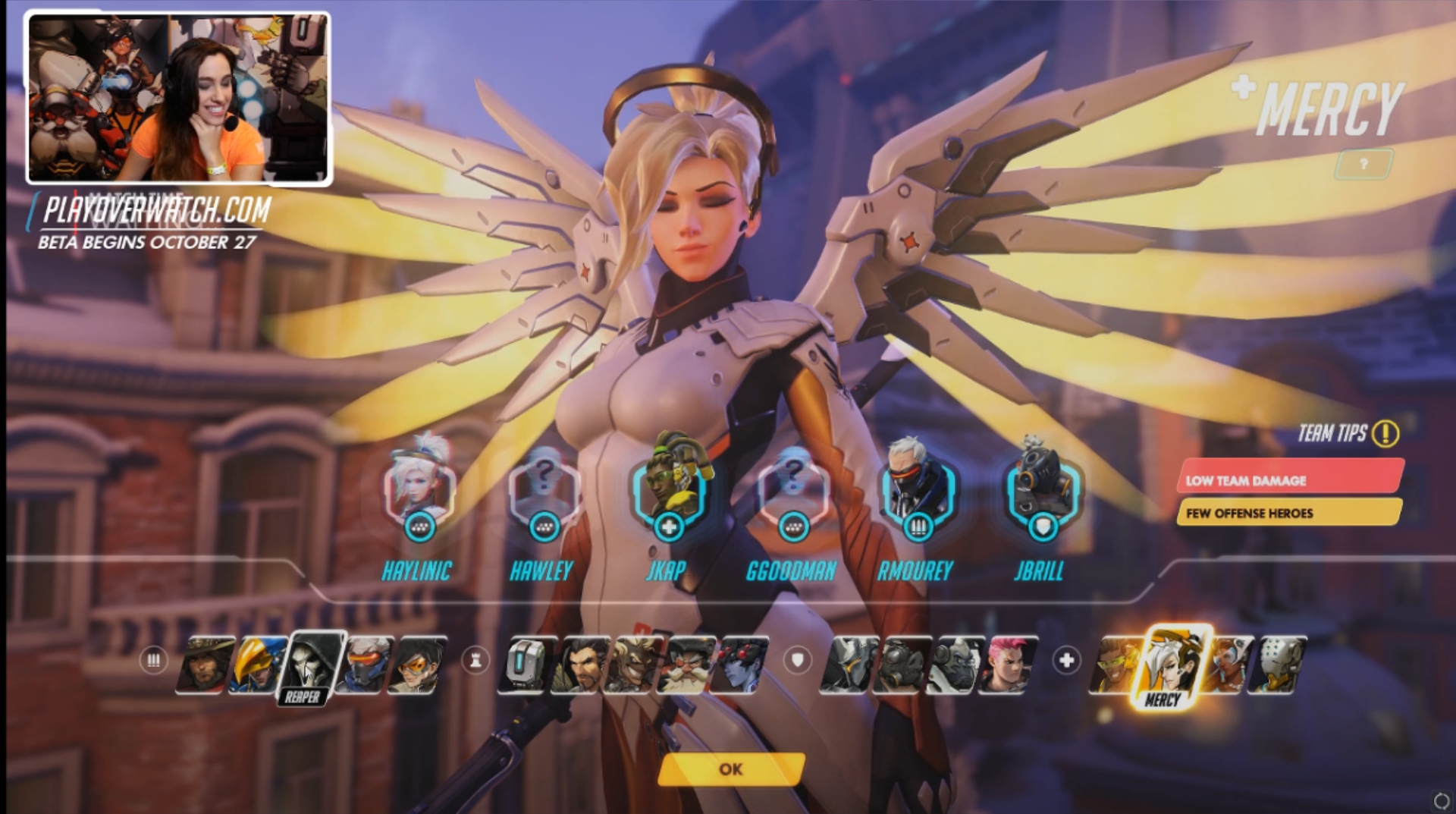Select Hanzo from the defense heroes
Viewport: 1456px width, 814px height.
(579, 665)
